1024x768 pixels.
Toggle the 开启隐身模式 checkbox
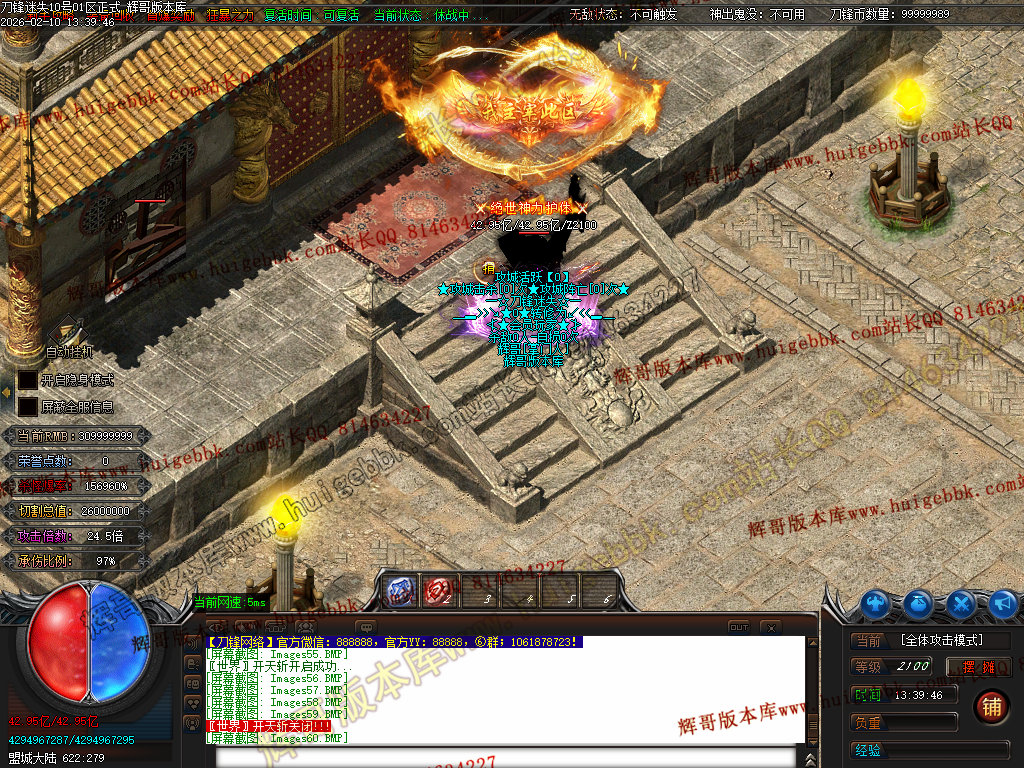[27, 381]
